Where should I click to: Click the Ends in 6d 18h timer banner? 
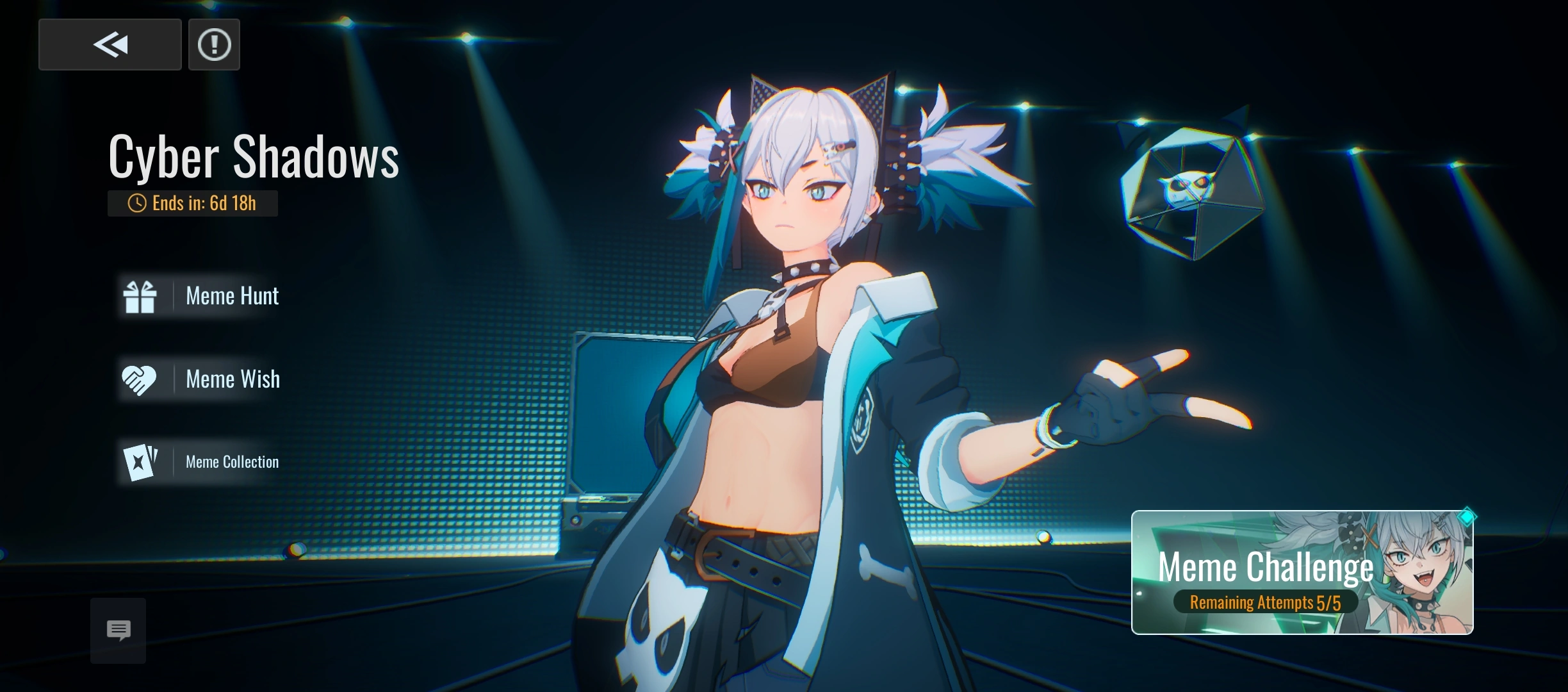192,203
